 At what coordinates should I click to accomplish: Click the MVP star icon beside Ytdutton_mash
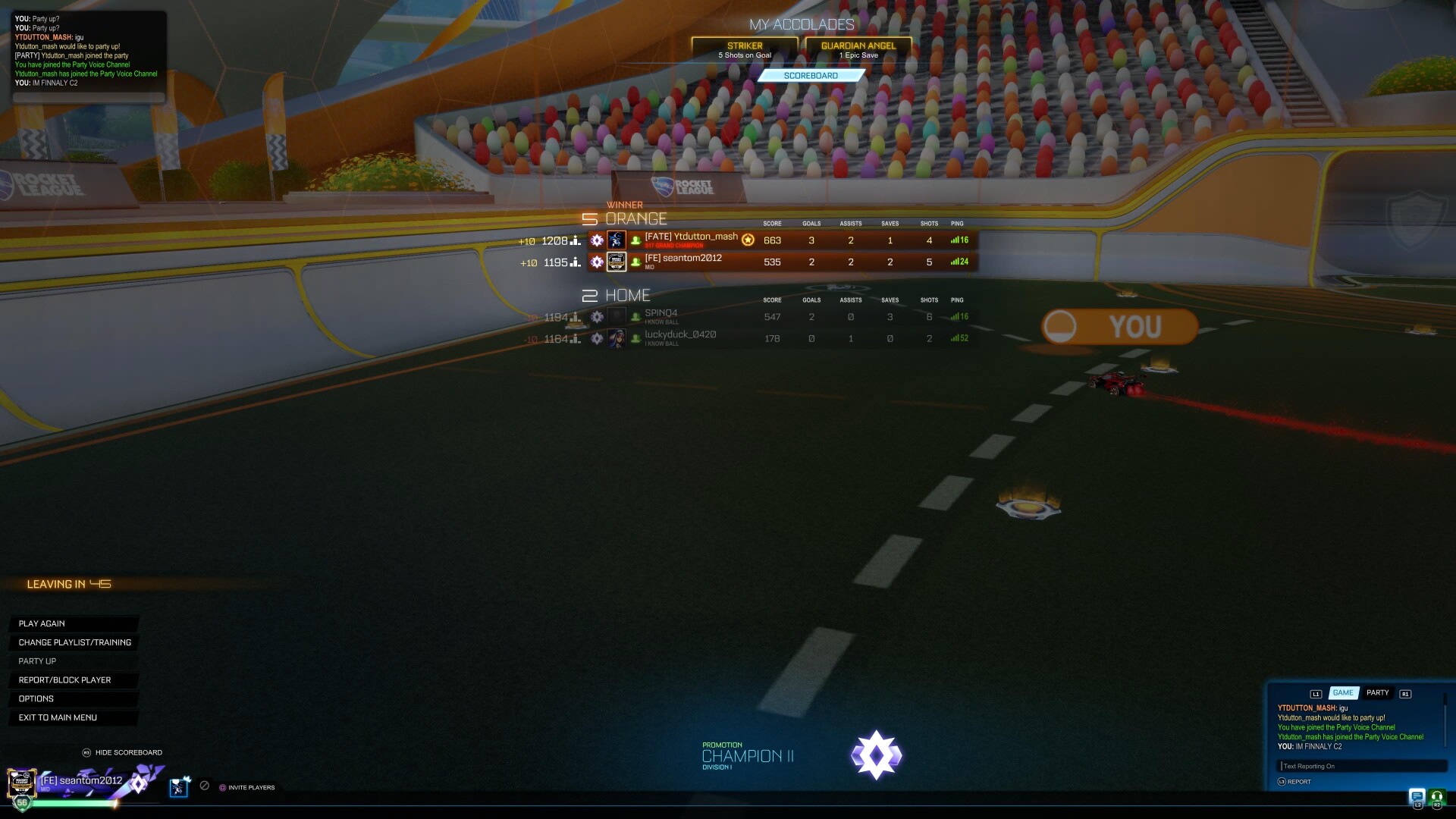(748, 240)
